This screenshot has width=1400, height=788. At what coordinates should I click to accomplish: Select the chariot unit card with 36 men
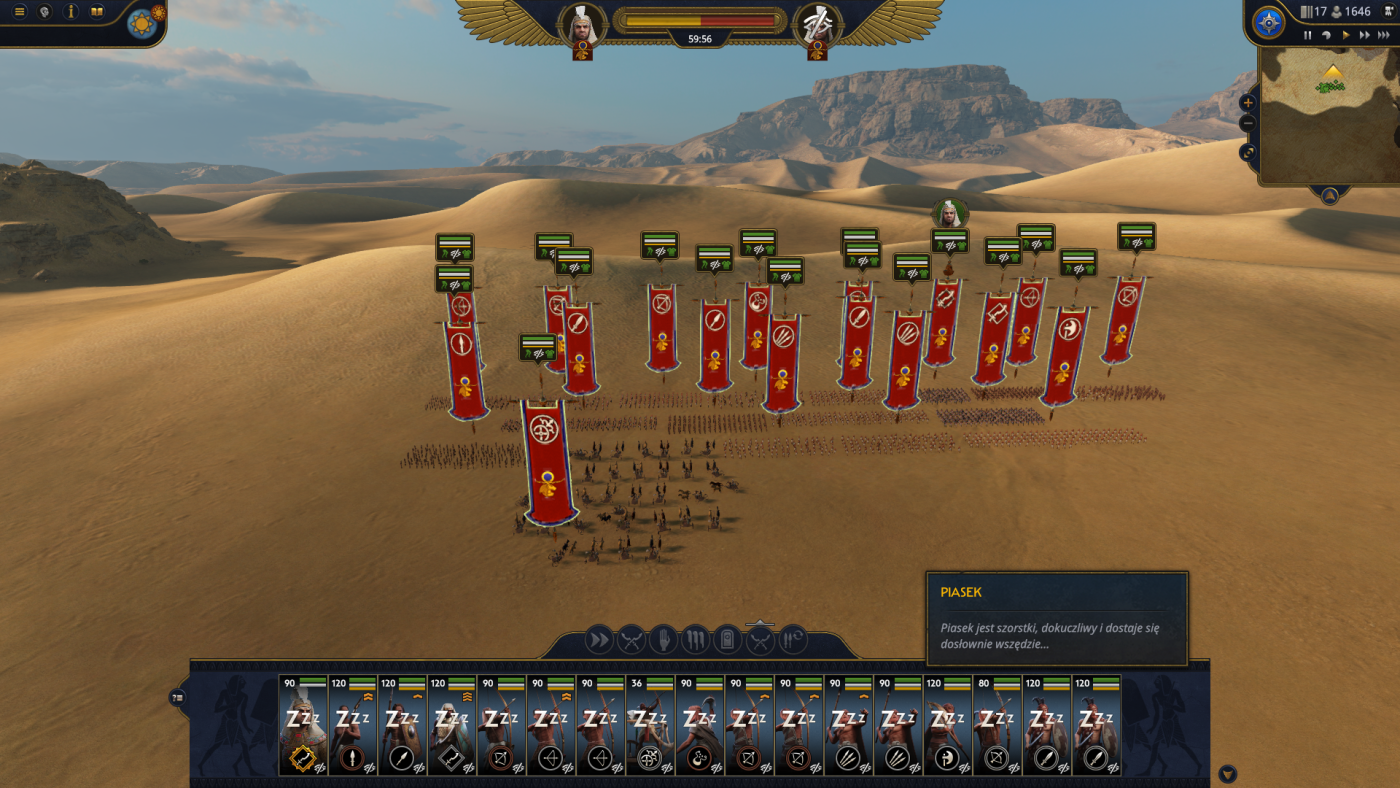pyautogui.click(x=651, y=727)
